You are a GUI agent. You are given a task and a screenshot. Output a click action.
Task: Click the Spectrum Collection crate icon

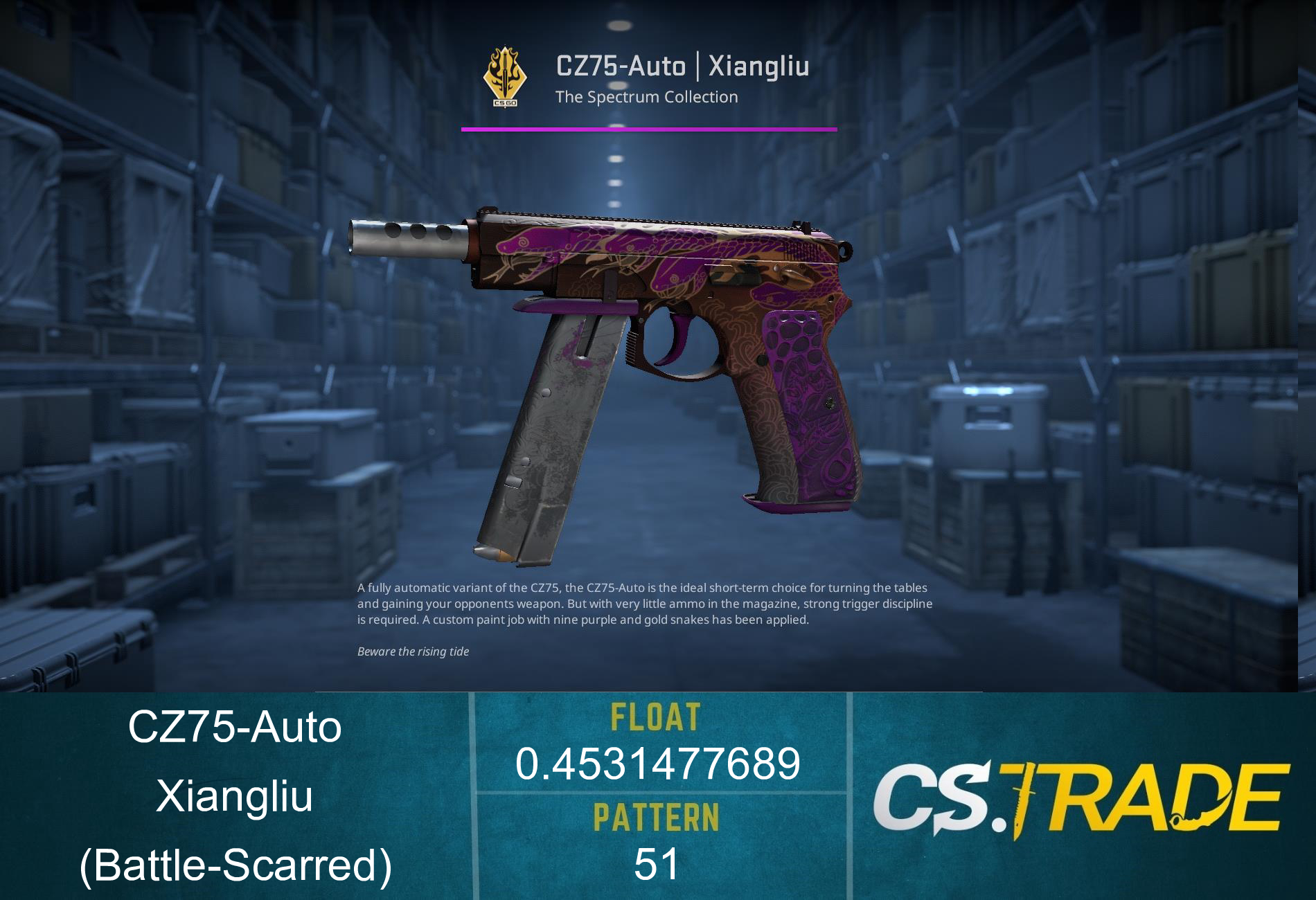tap(506, 76)
